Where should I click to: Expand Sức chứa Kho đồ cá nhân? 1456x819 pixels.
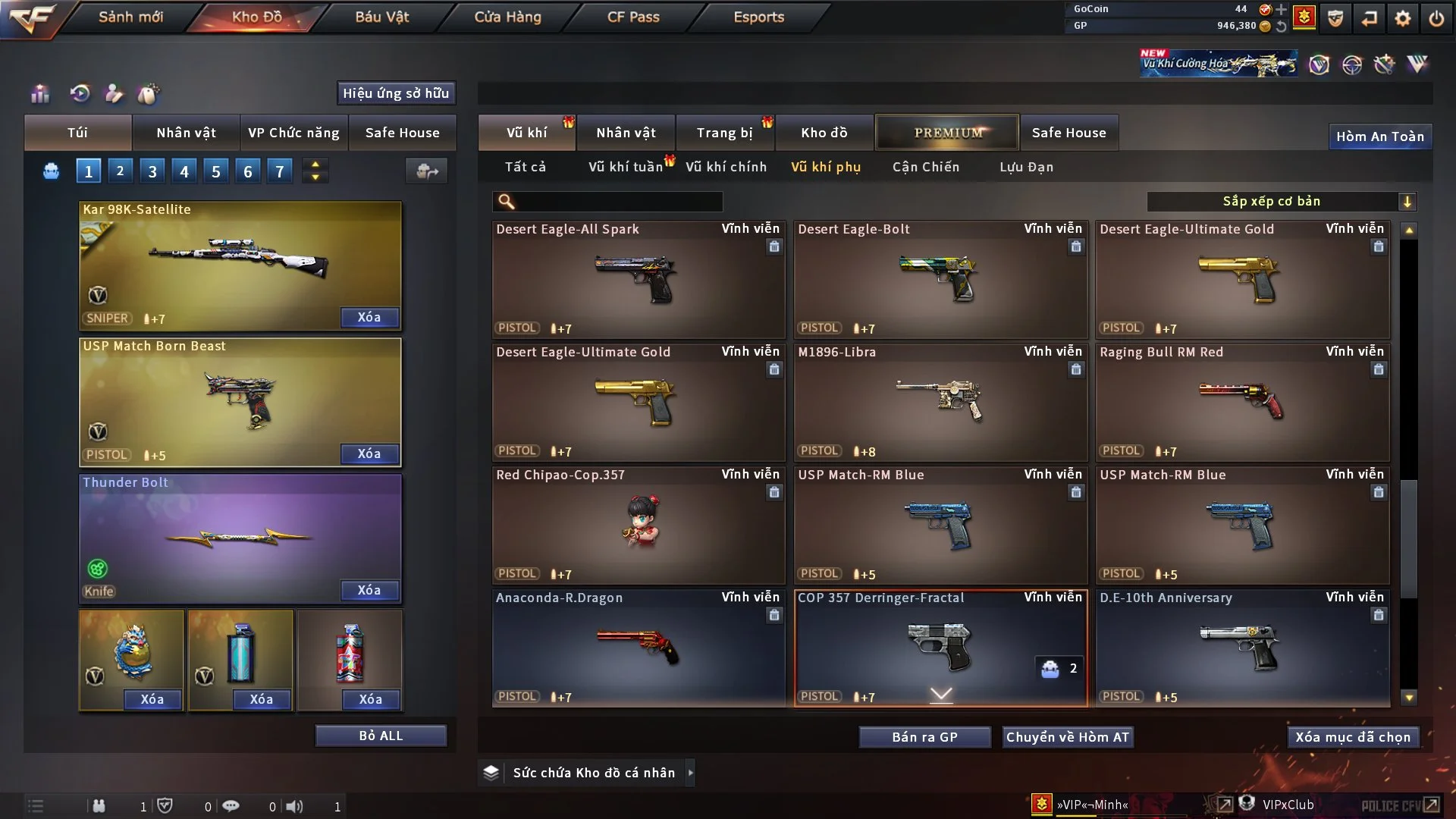click(593, 773)
